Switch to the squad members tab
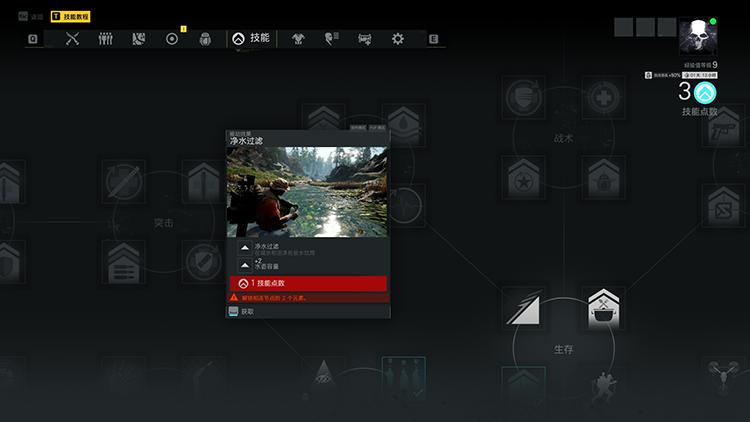The height and width of the screenshot is (422, 750). (x=105, y=39)
